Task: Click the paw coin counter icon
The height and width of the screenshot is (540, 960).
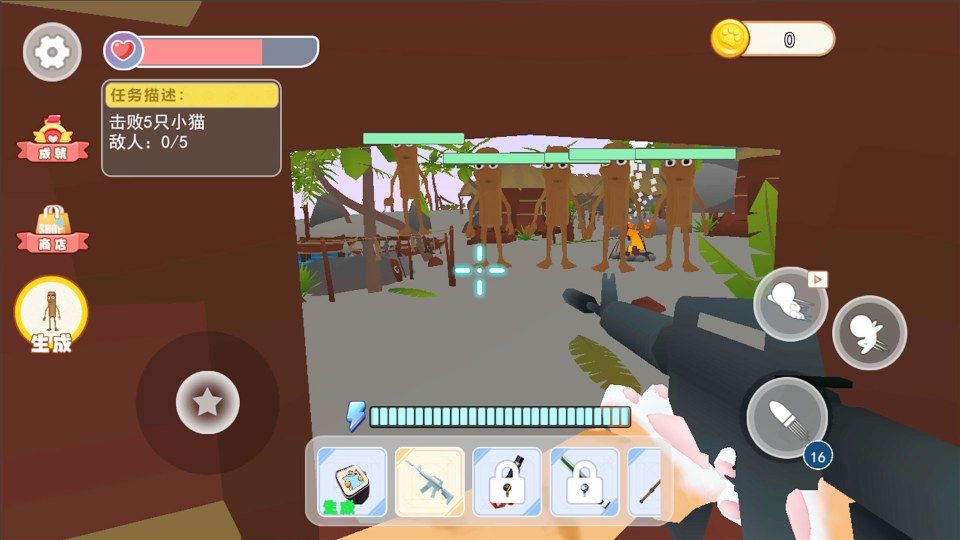Action: [x=730, y=39]
